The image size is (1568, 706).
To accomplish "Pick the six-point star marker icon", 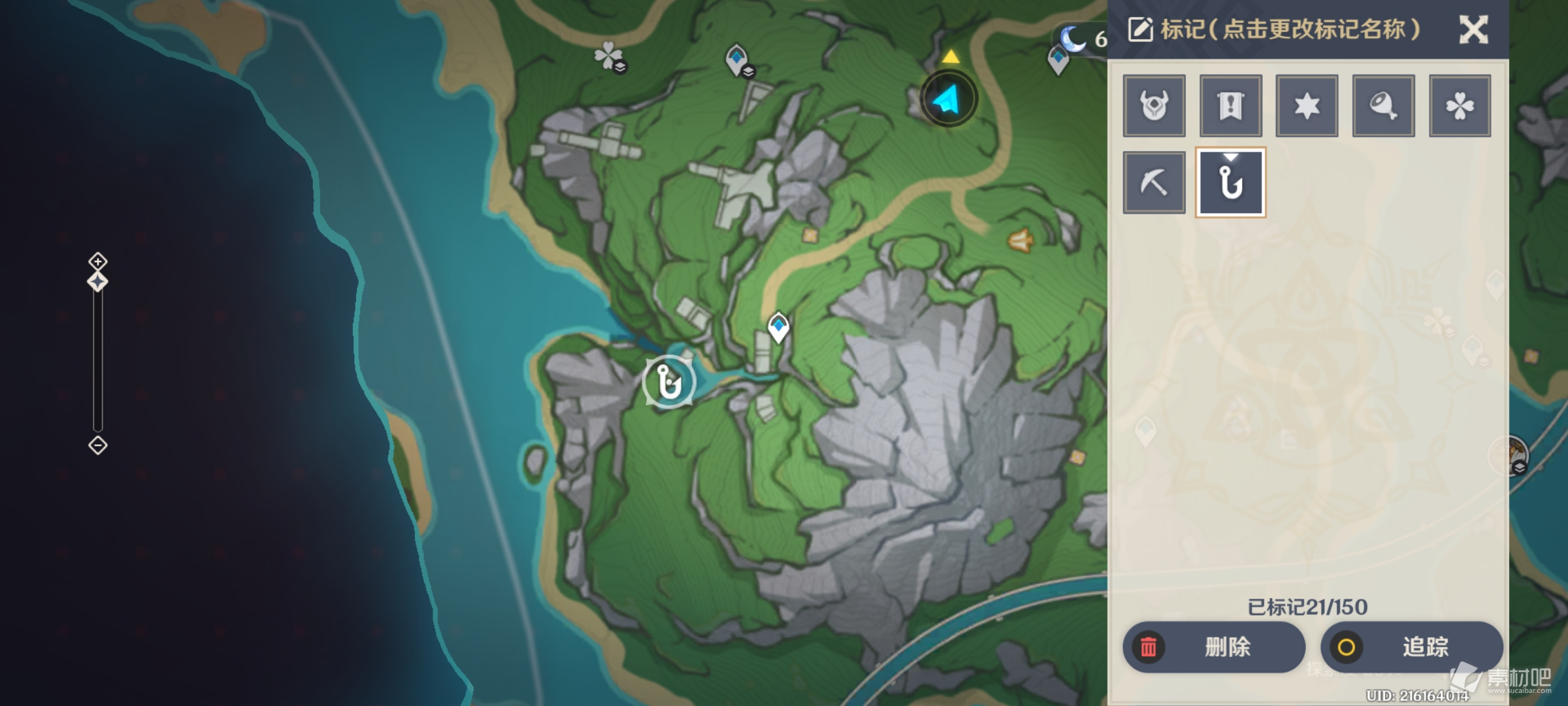I will 1307,106.
